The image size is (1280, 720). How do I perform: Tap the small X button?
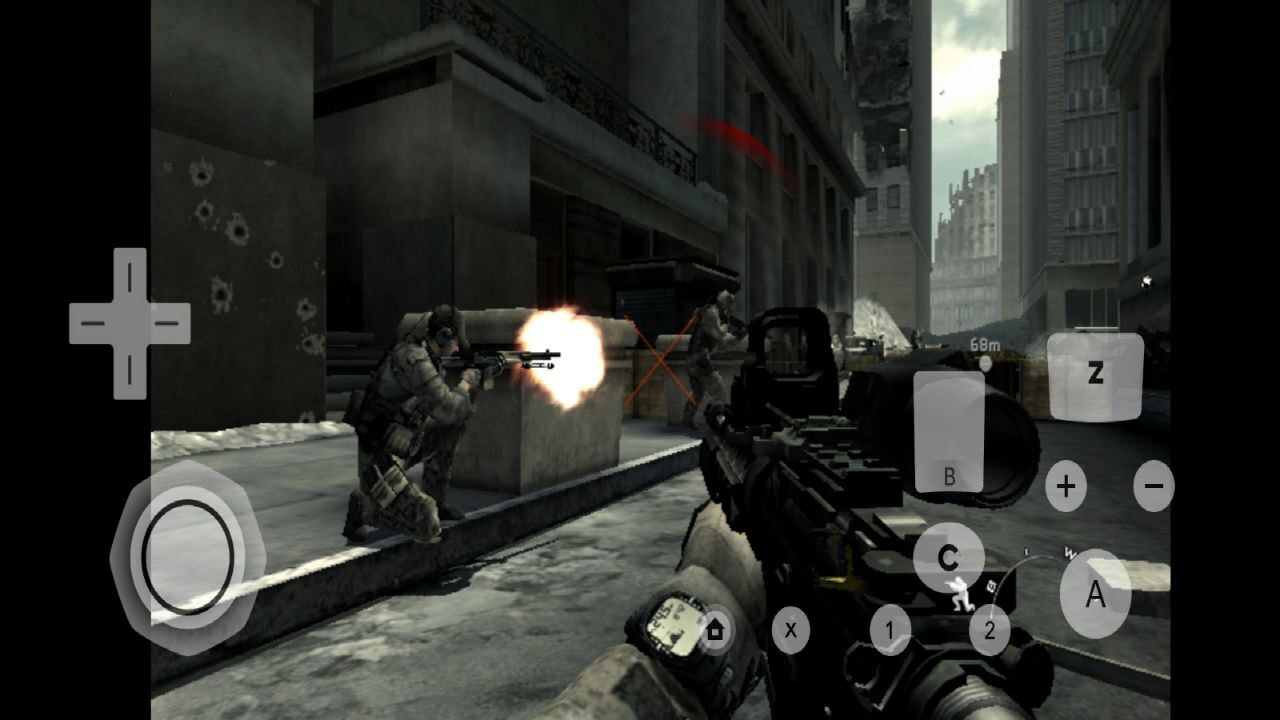[x=790, y=630]
